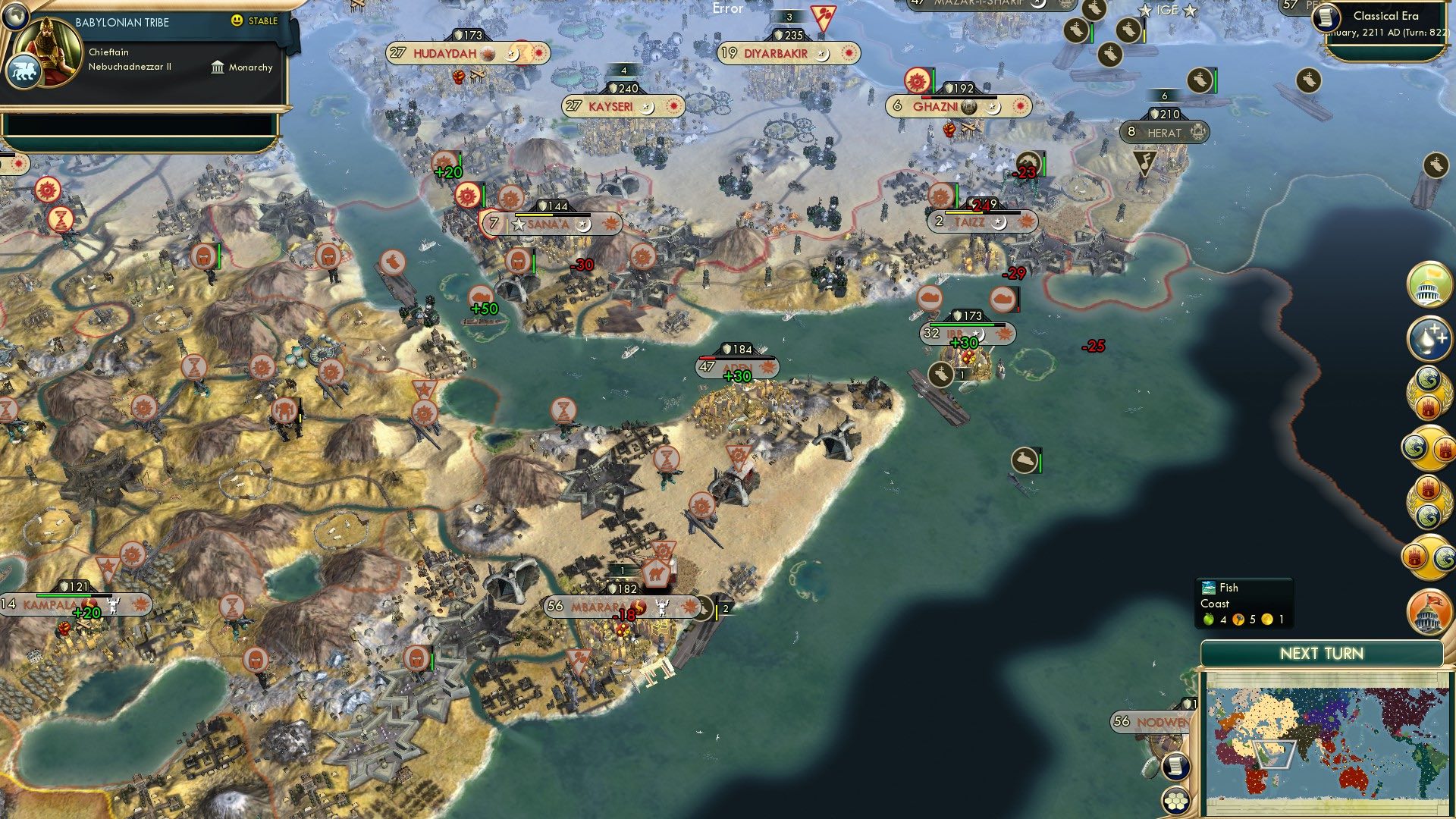The image size is (1456, 819).
Task: Click the Monarchy government icon
Action: coord(218,67)
